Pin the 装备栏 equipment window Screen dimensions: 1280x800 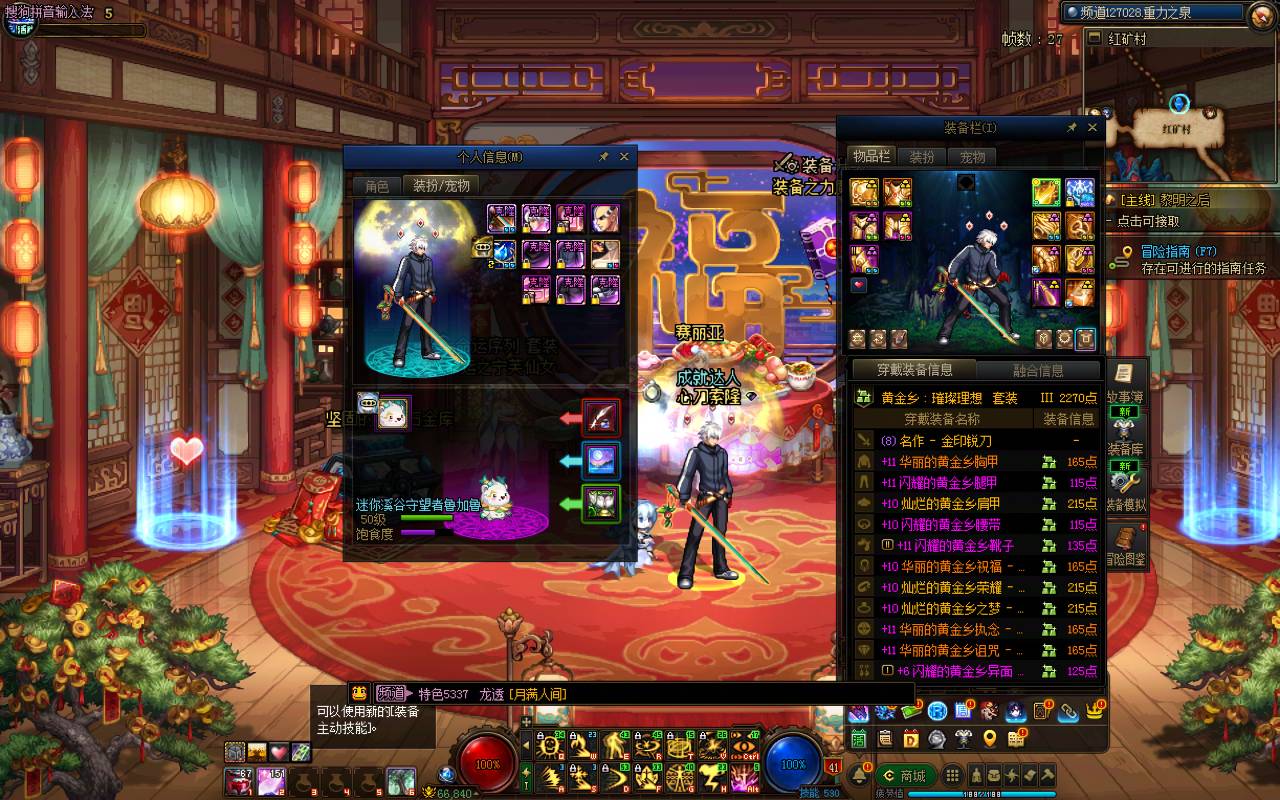pos(1072,128)
